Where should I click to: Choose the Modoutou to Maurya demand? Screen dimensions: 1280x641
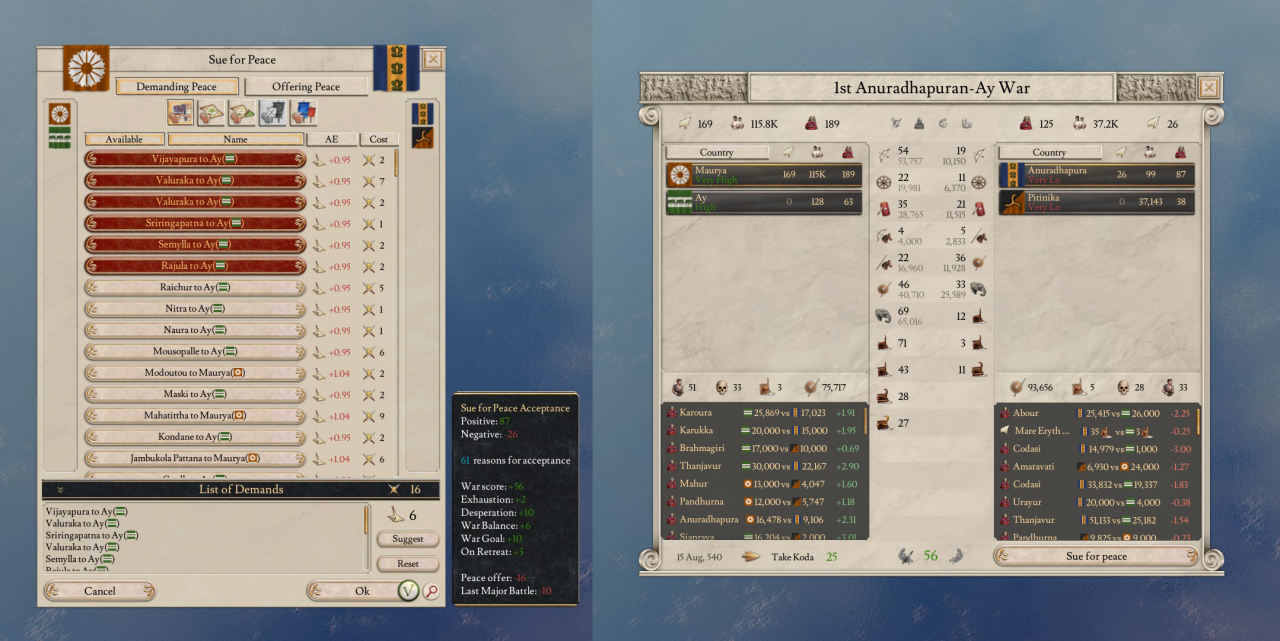pyautogui.click(x=195, y=373)
